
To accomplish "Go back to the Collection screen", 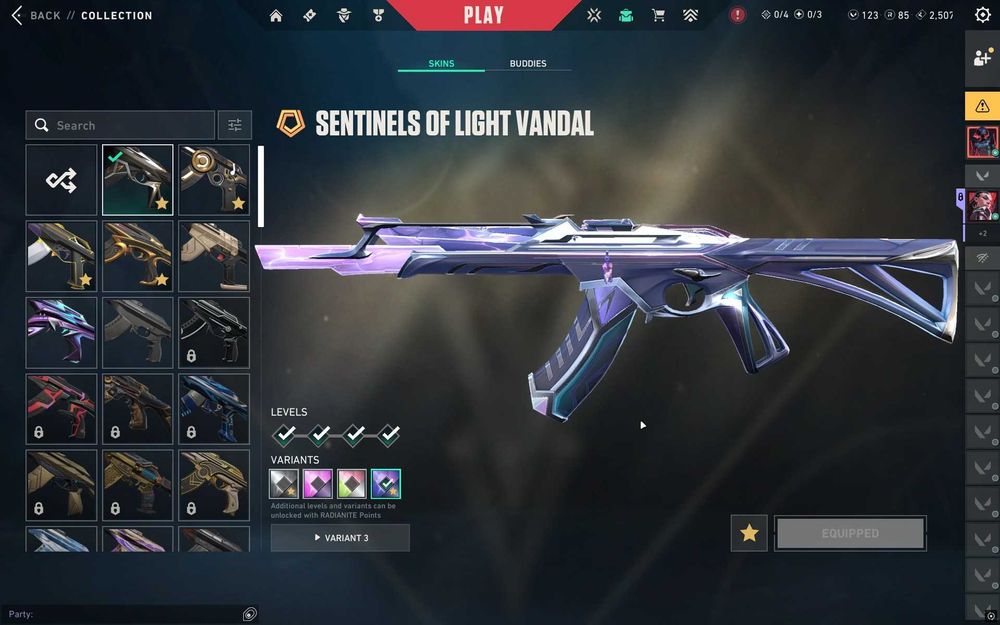I will (38, 16).
